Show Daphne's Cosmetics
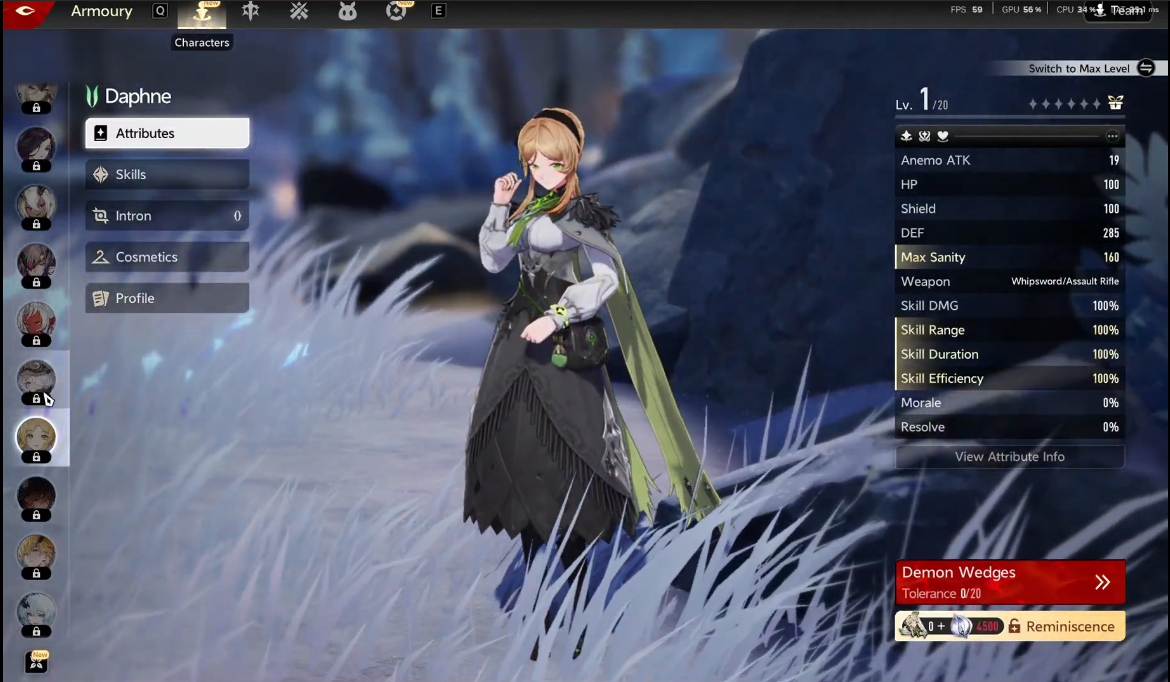1170x682 pixels. 167,257
